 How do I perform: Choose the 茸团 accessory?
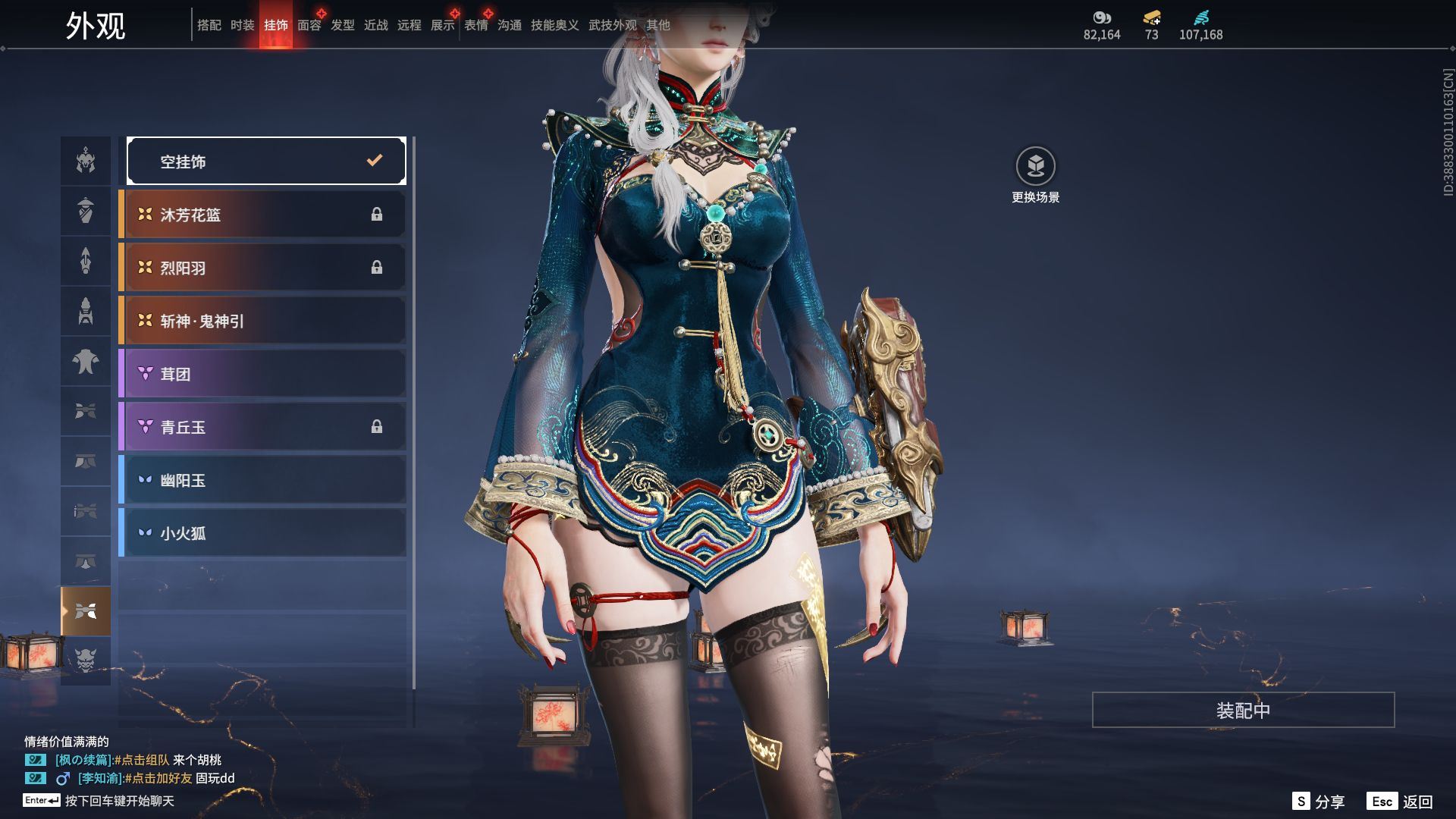click(x=262, y=374)
